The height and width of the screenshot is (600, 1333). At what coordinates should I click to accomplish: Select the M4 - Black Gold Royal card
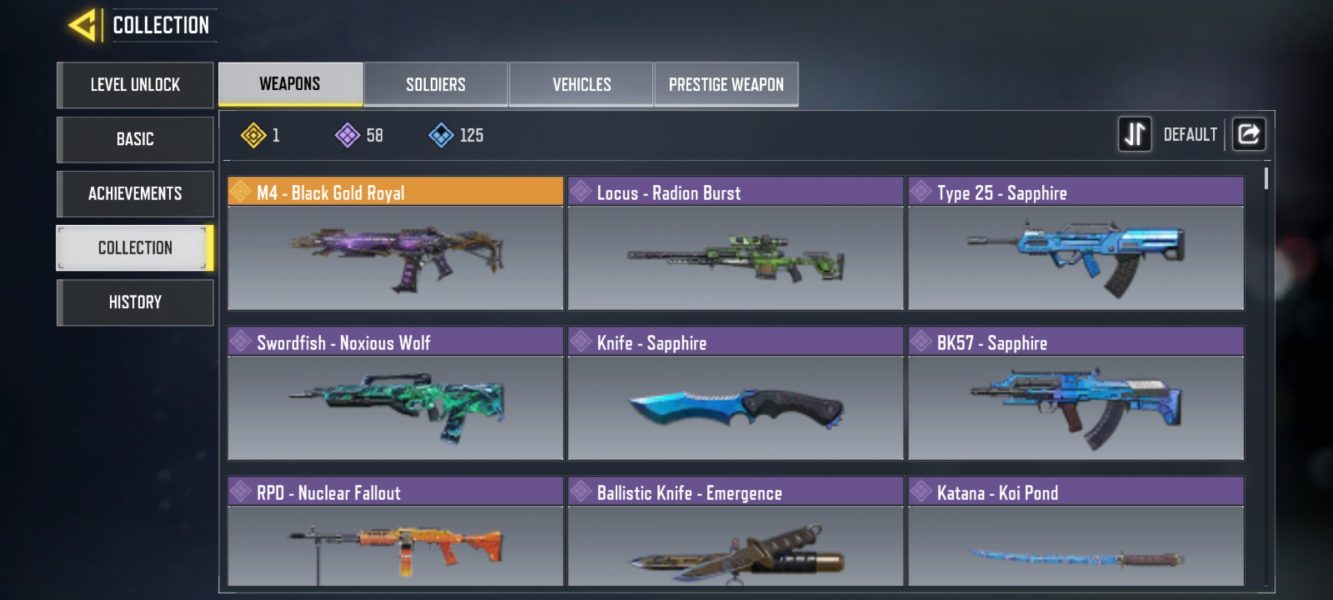pos(395,245)
